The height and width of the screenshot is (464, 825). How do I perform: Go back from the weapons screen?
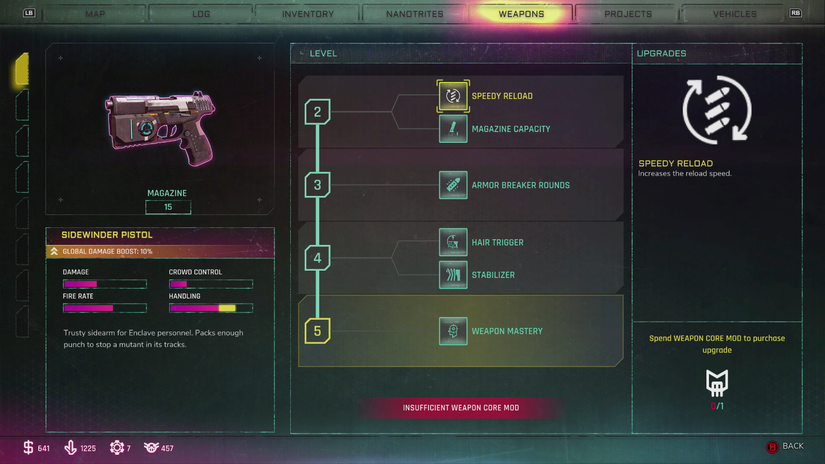(785, 446)
